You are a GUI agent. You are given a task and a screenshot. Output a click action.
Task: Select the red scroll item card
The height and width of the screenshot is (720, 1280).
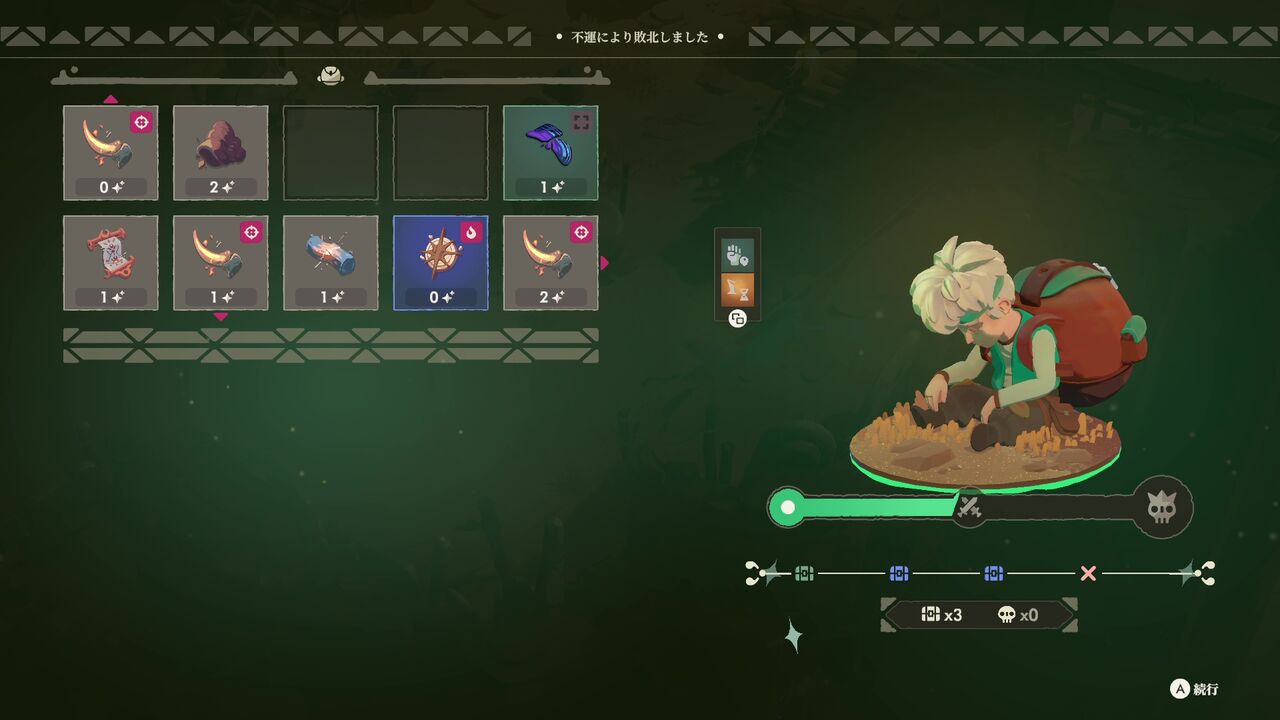click(110, 263)
